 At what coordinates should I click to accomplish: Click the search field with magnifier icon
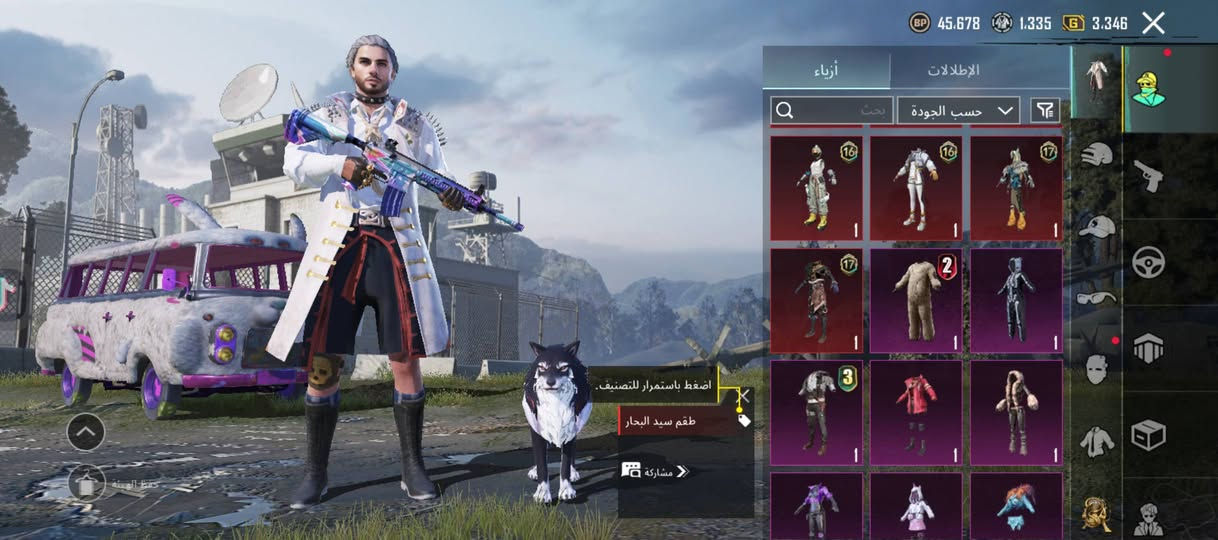pyautogui.click(x=831, y=110)
